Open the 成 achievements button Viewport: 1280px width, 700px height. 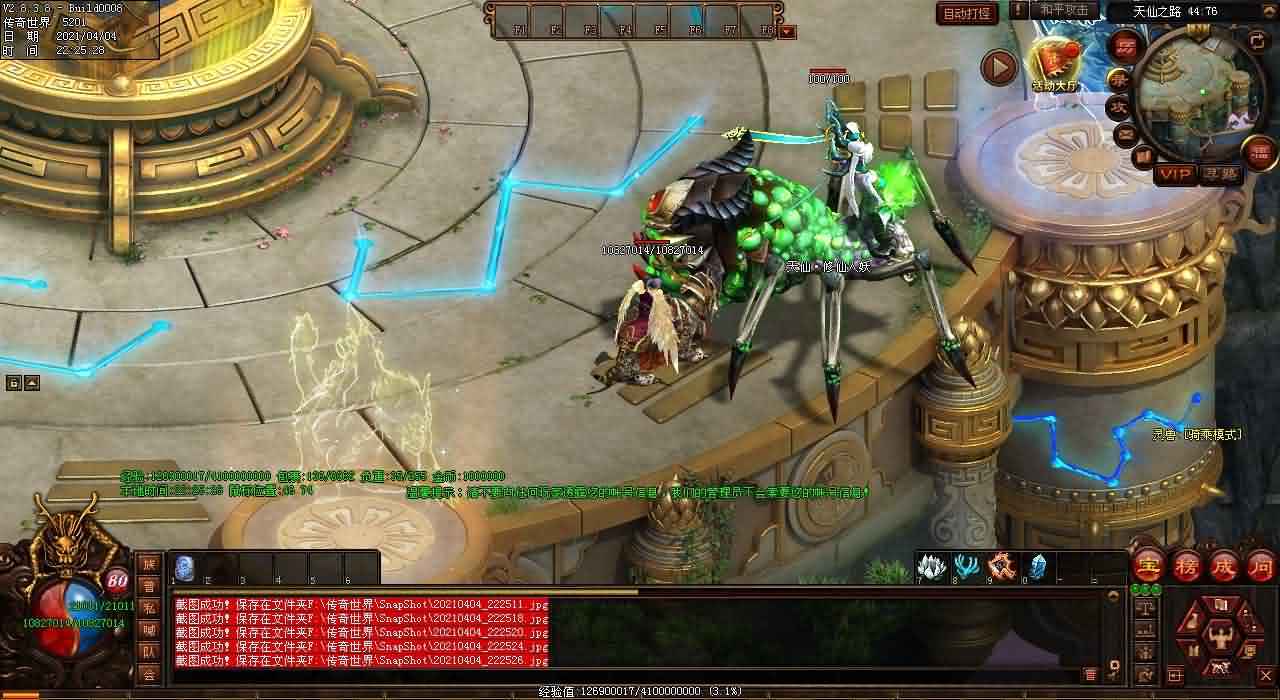pyautogui.click(x=1222, y=565)
